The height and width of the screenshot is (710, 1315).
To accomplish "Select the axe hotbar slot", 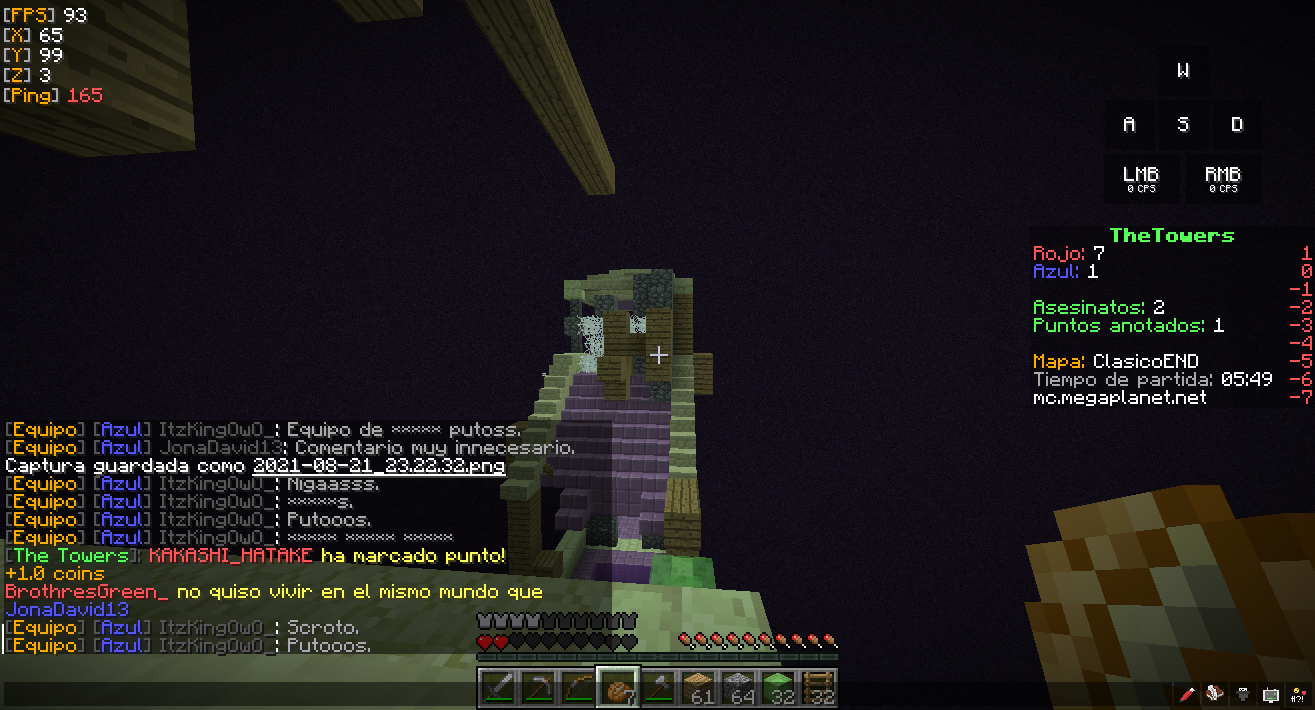I will [657, 688].
